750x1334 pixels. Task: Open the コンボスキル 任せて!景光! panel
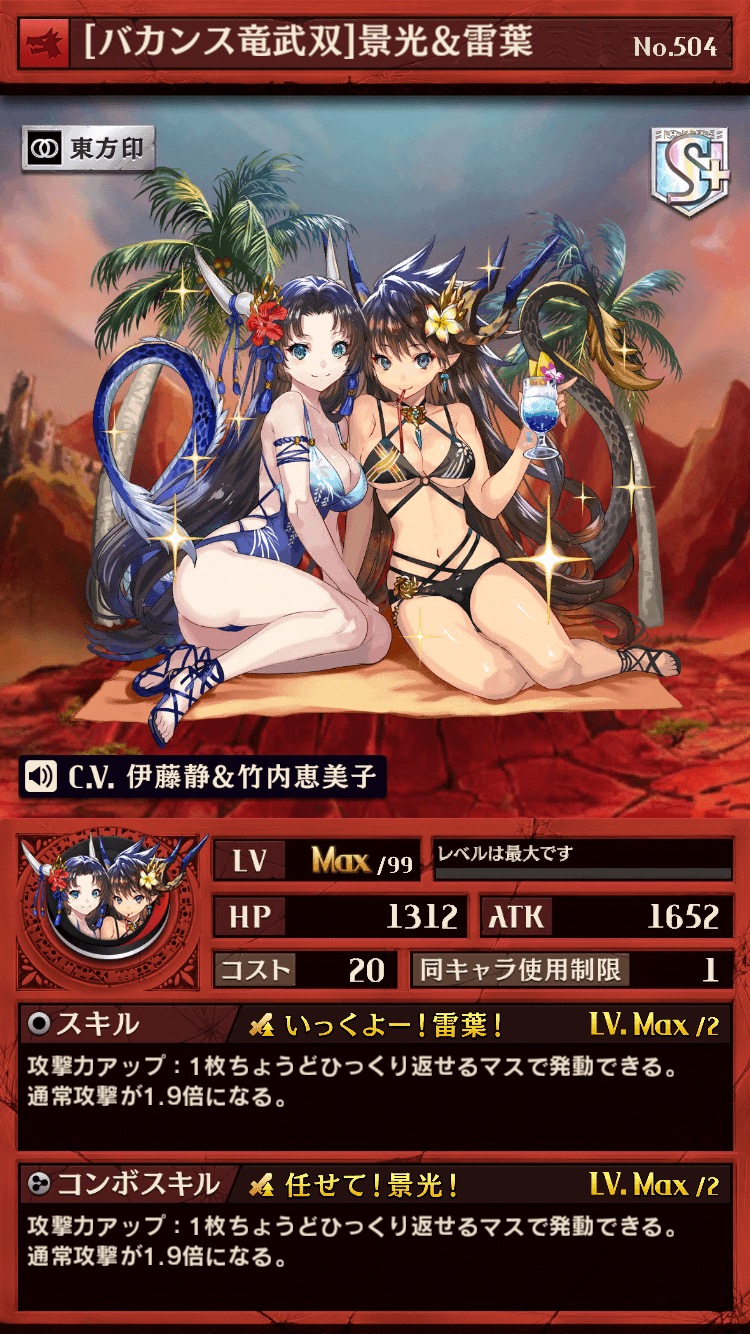375,1235
